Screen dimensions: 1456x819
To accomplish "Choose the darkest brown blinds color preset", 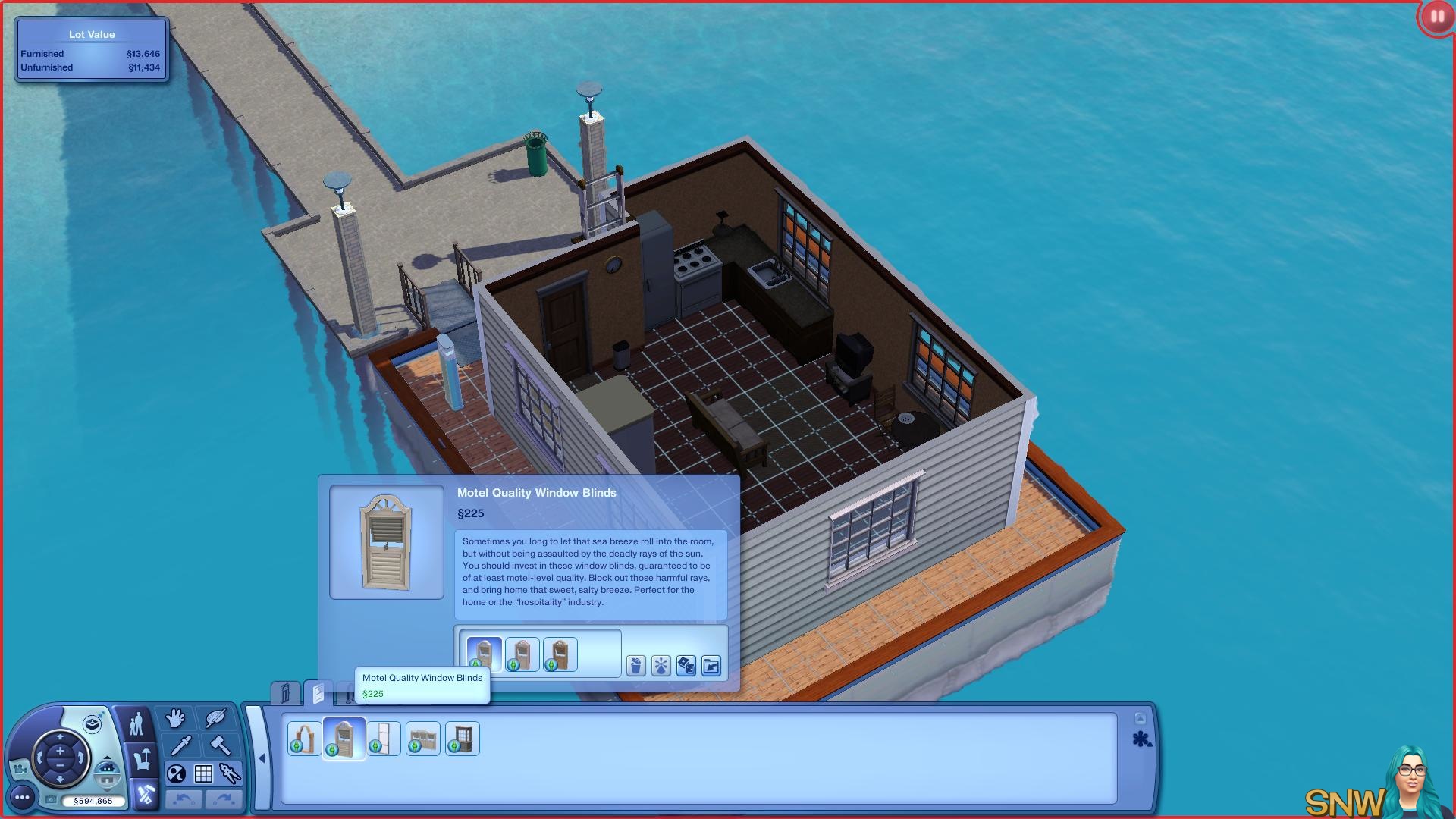I will 560,654.
